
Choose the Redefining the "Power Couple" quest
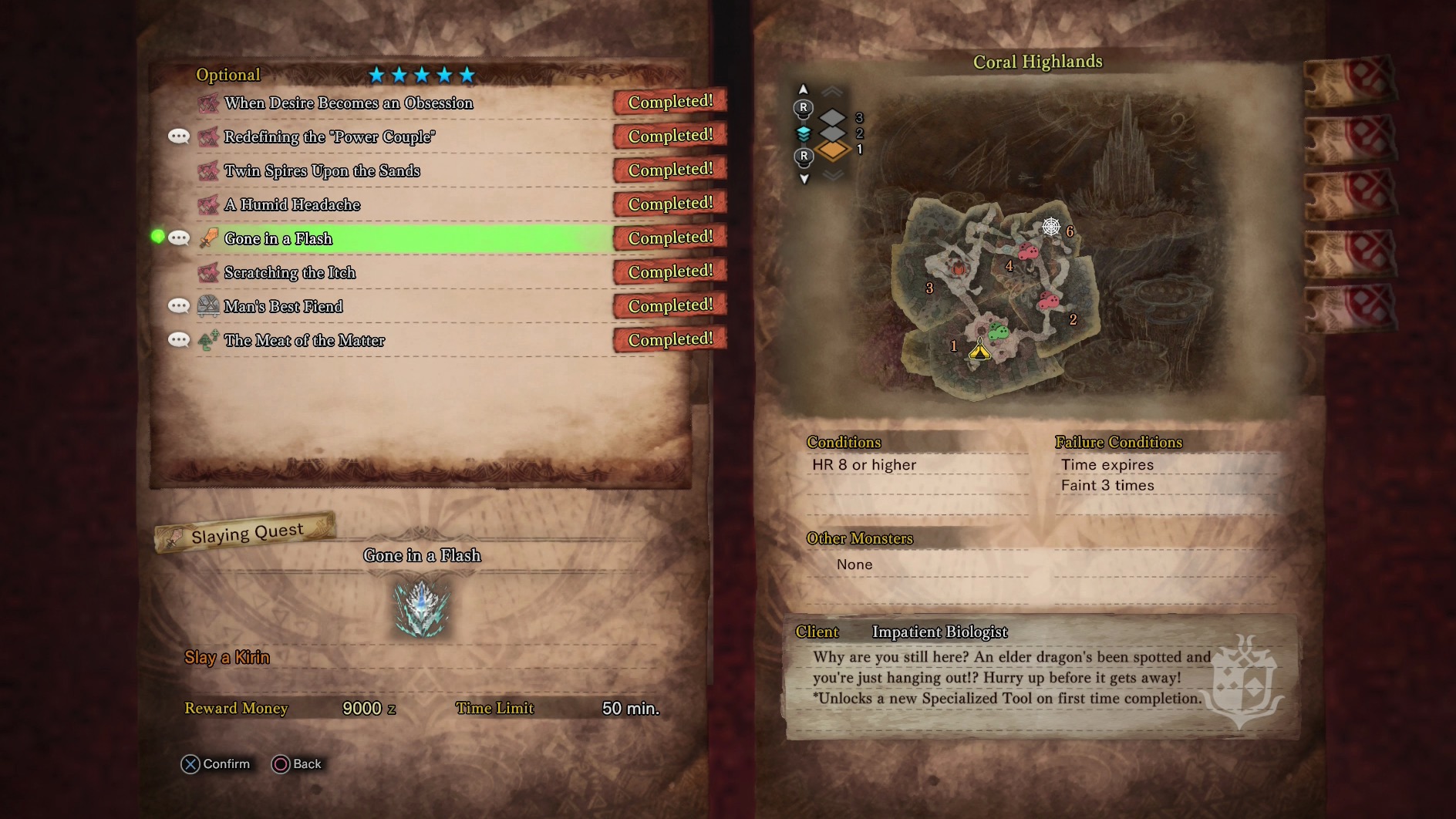(x=329, y=137)
